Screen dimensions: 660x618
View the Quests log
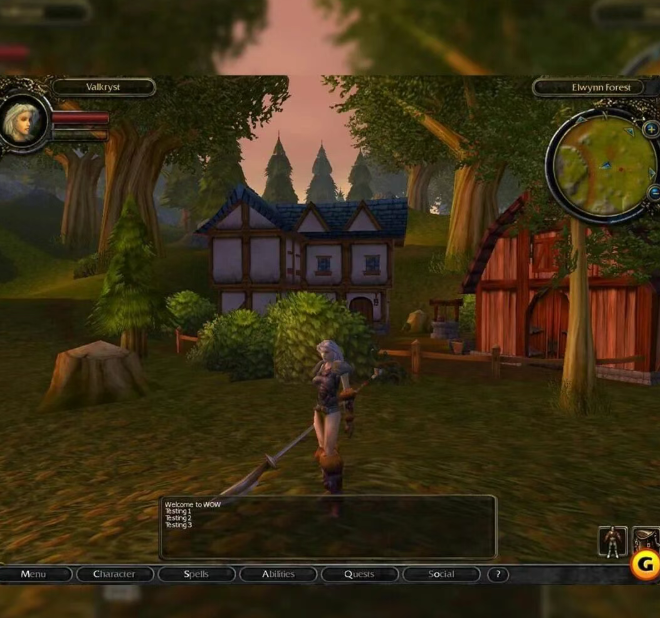359,574
